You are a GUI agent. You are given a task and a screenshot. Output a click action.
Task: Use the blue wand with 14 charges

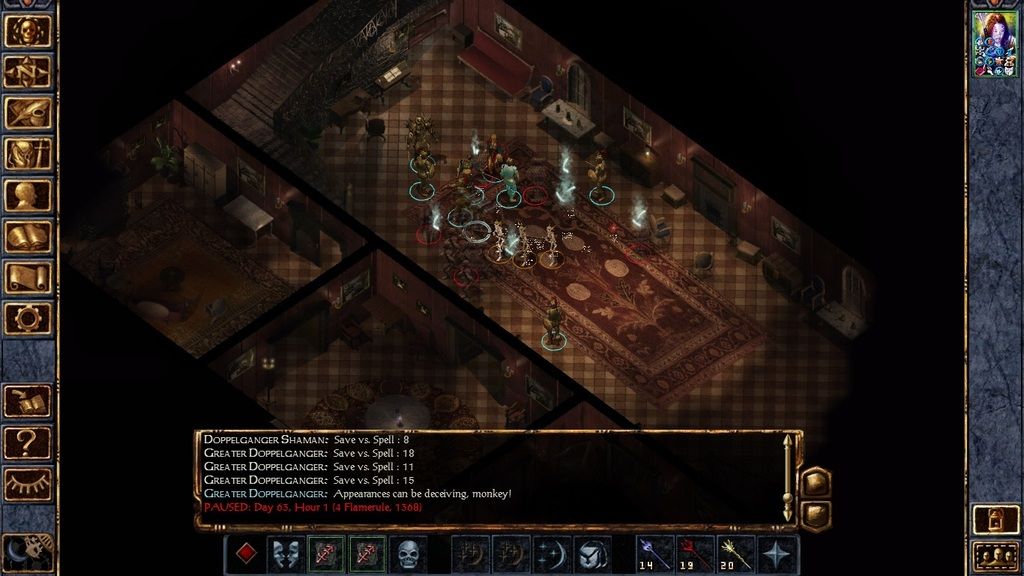point(654,554)
